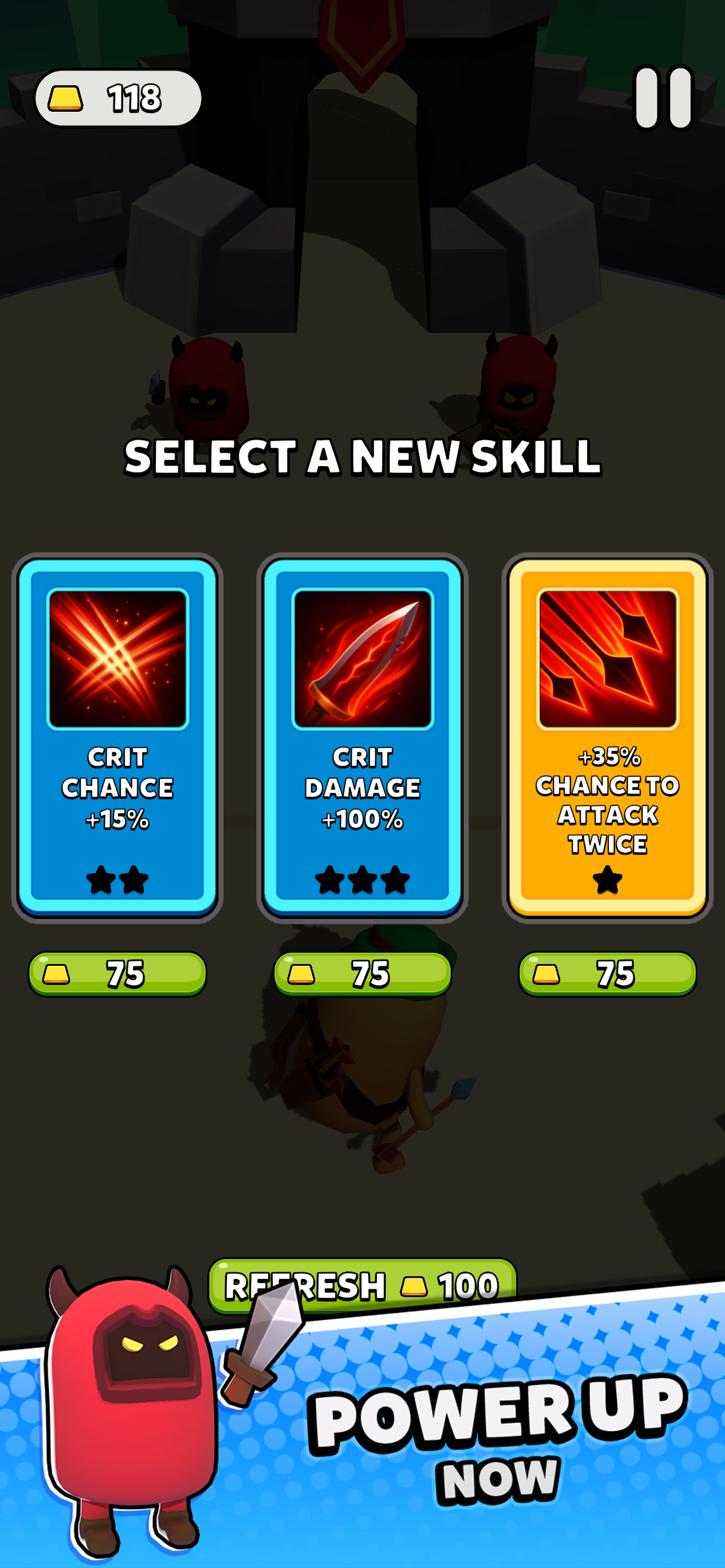Buy Crit Damage skill for 75 gold

pyautogui.click(x=362, y=973)
